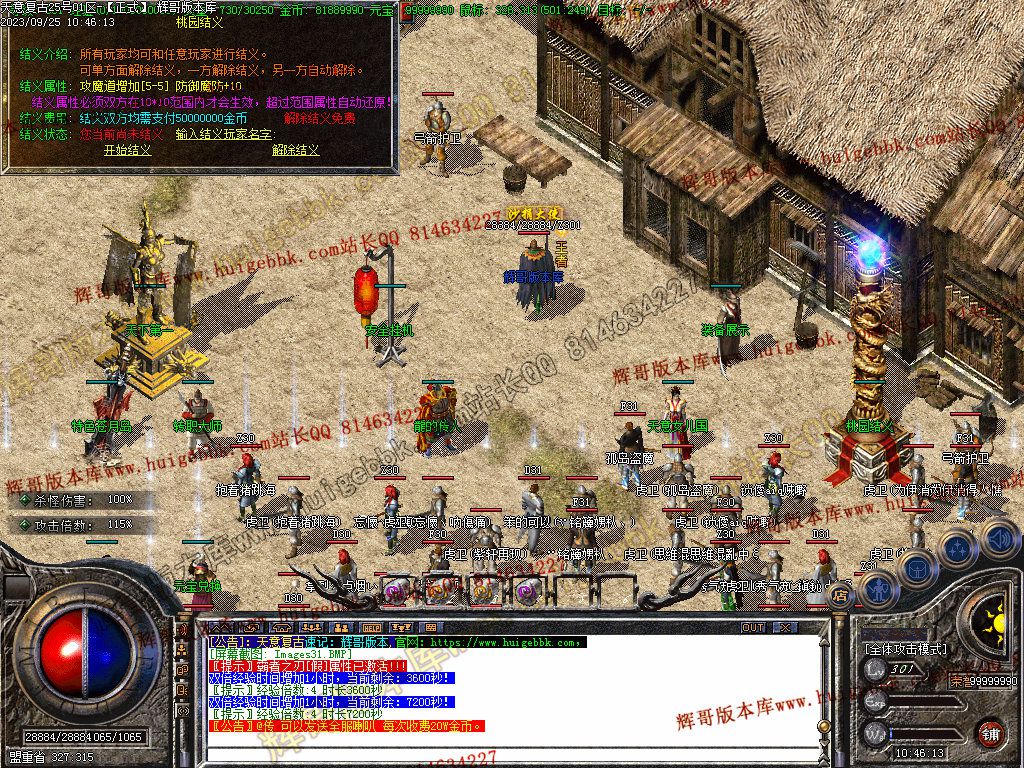
Task: Open the round 店 shop button
Action: (840, 597)
